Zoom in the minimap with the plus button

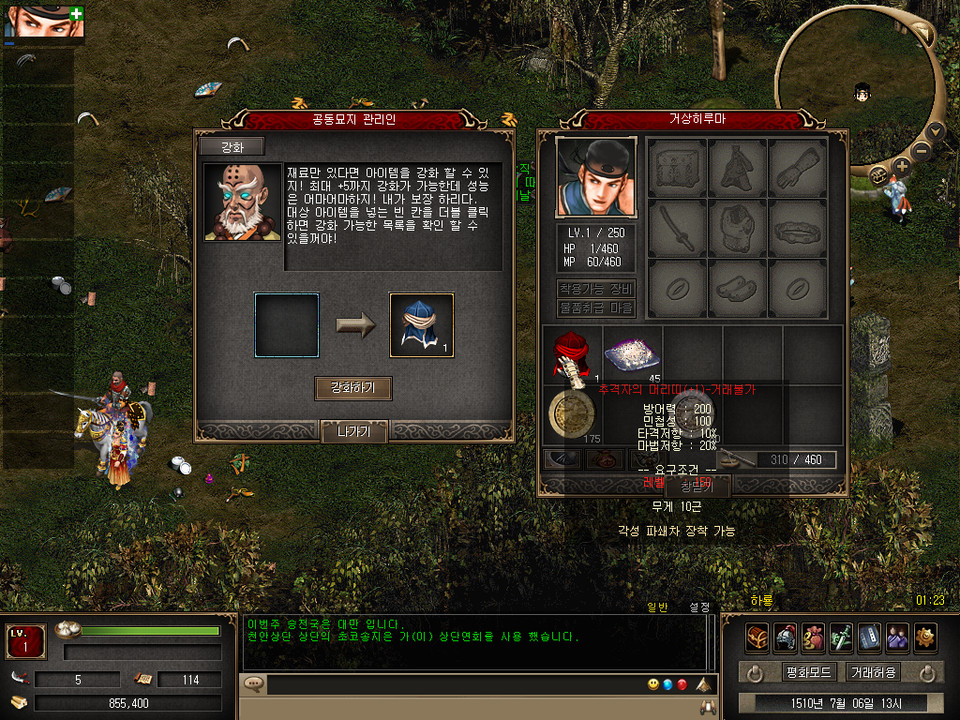coord(902,166)
